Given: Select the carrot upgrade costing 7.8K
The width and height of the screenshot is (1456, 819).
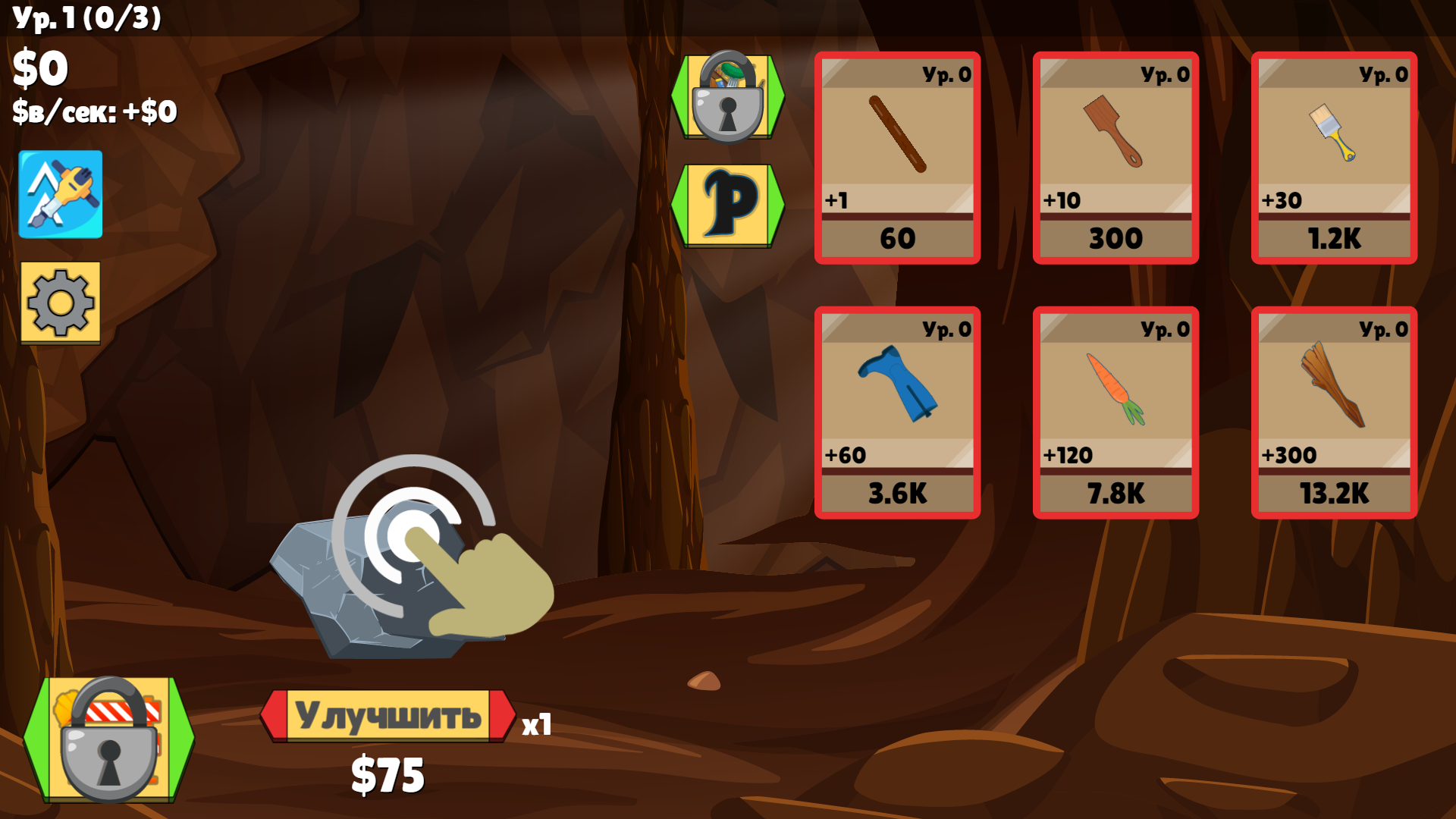Looking at the screenshot, I should coord(1115,409).
